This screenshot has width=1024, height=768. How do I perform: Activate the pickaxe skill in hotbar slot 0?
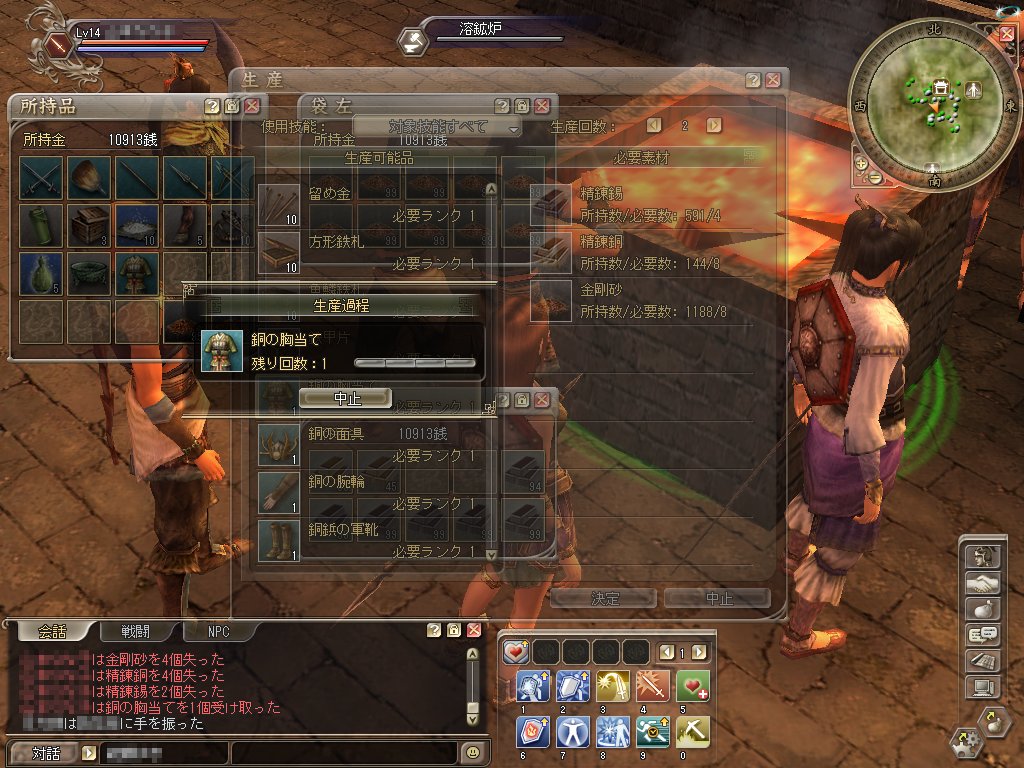[x=692, y=731]
